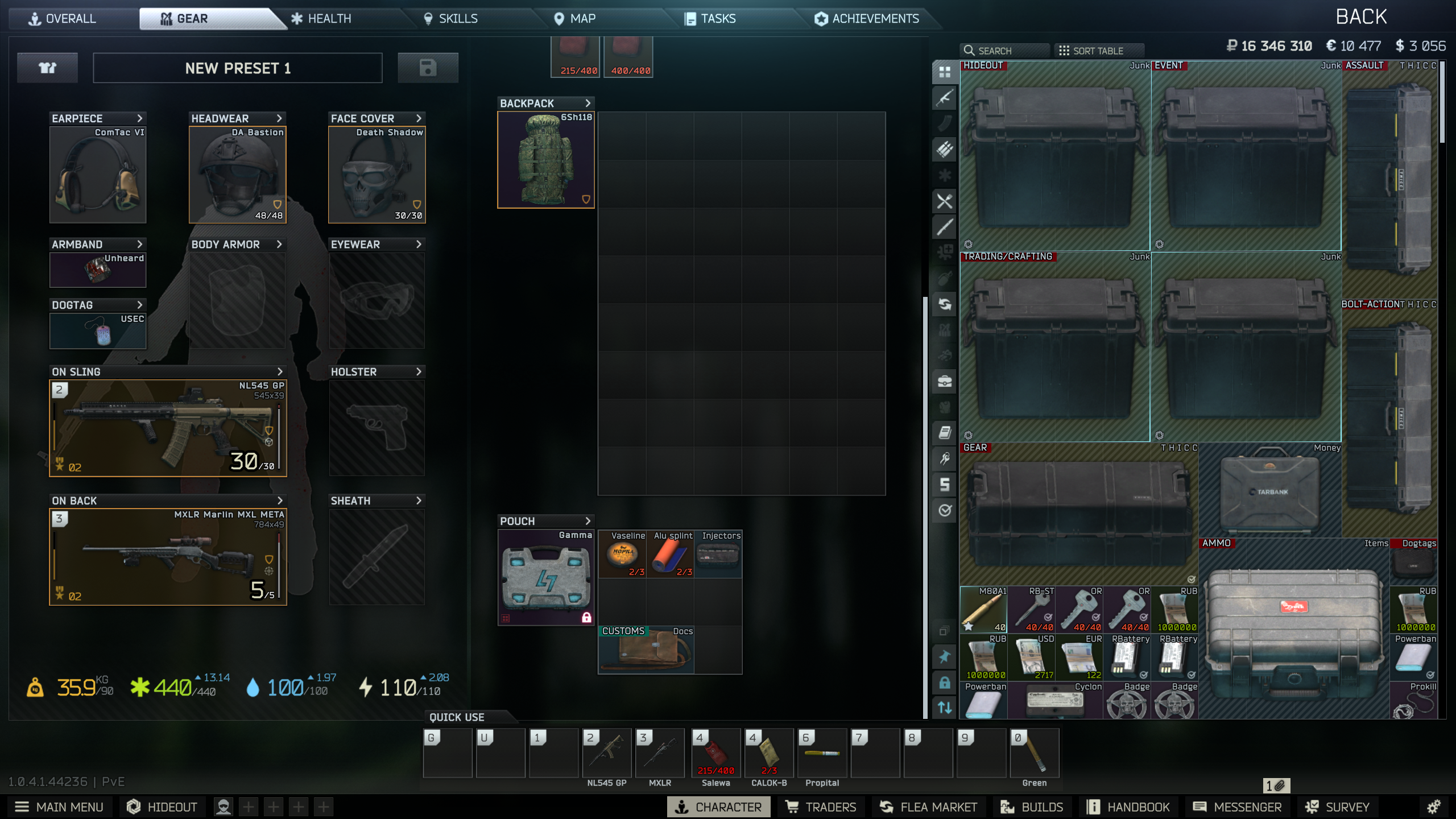Click the BACK button
Screen dimensions: 1456x819
click(x=1361, y=17)
